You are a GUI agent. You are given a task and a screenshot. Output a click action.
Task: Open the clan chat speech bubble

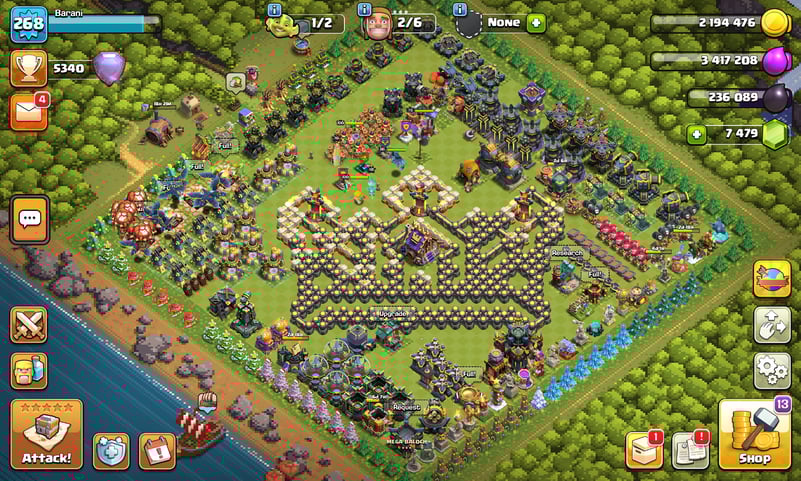[30, 219]
